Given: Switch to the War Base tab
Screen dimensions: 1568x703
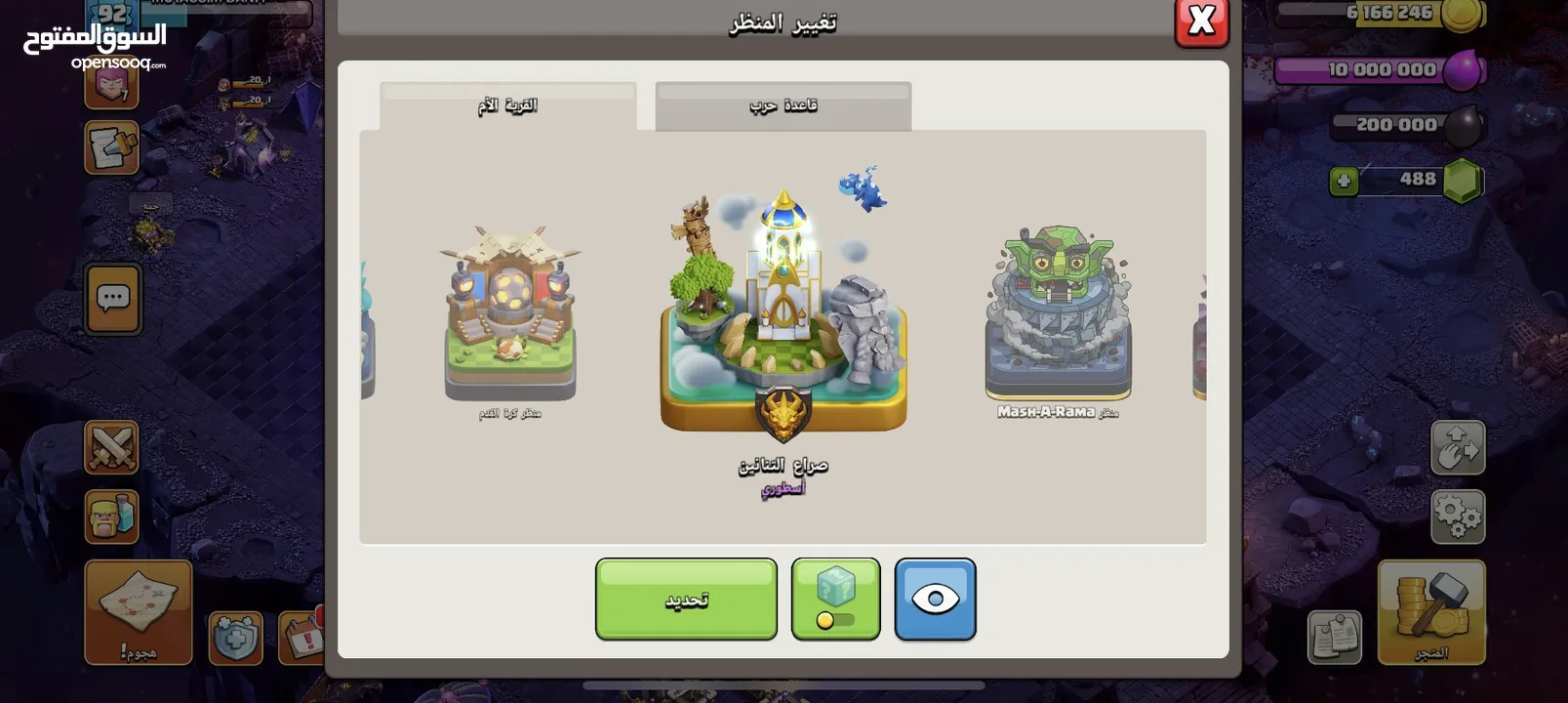Looking at the screenshot, I should point(783,105).
